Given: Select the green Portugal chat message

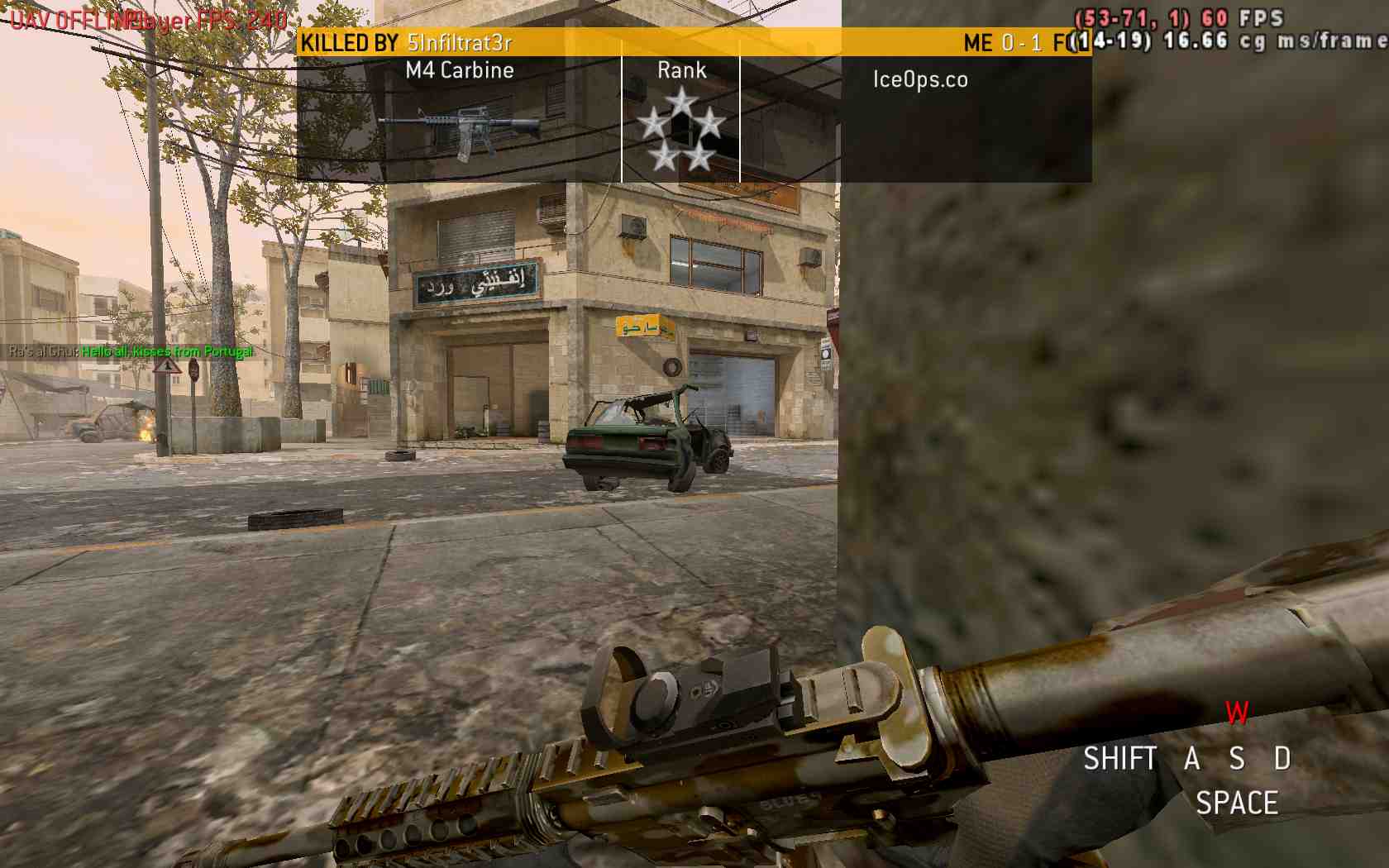Looking at the screenshot, I should tap(167, 351).
